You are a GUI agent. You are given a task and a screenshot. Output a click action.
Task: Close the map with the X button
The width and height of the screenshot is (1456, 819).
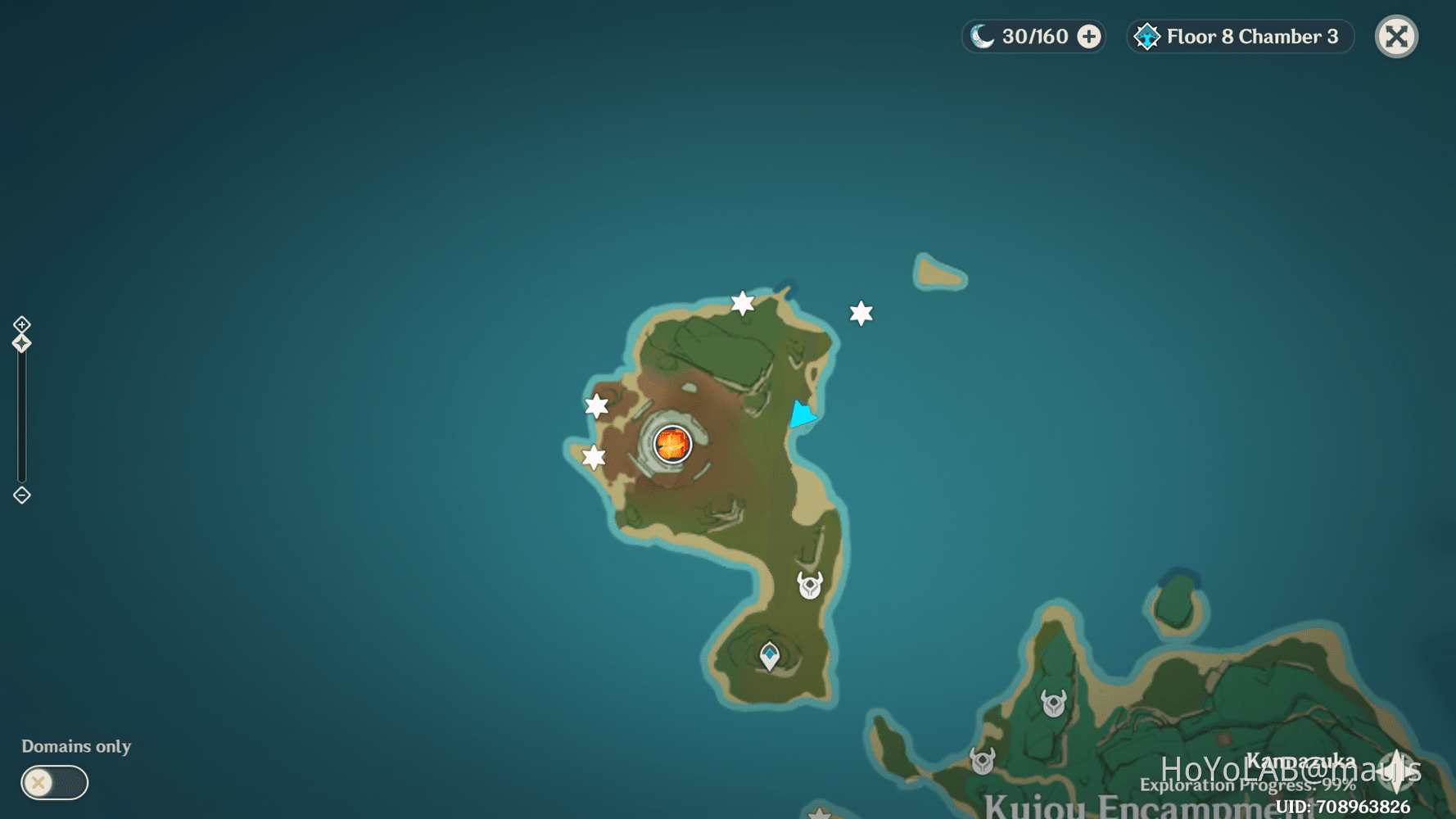pos(1396,36)
